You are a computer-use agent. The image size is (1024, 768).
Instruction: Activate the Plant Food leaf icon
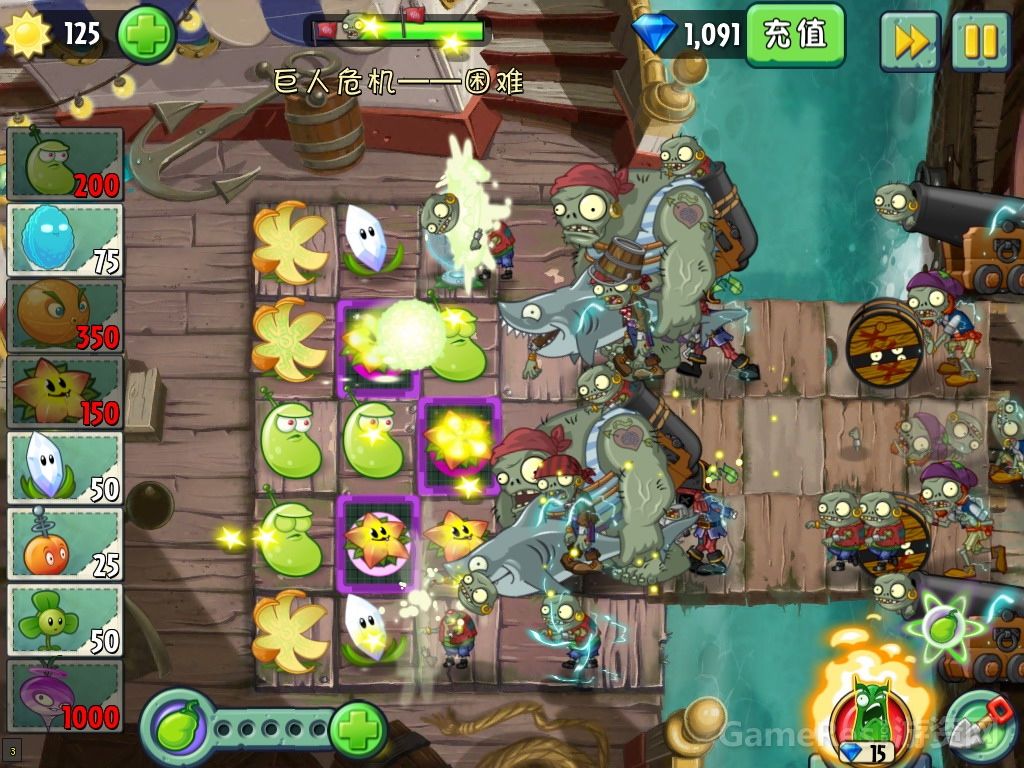click(177, 725)
